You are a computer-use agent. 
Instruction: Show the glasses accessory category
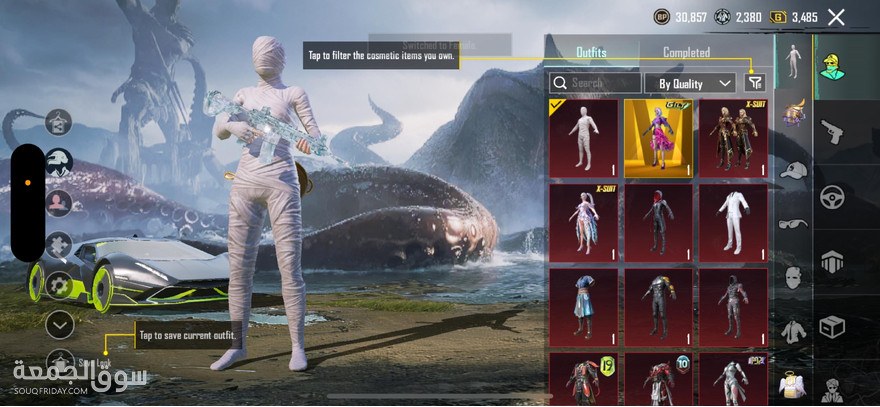click(793, 223)
